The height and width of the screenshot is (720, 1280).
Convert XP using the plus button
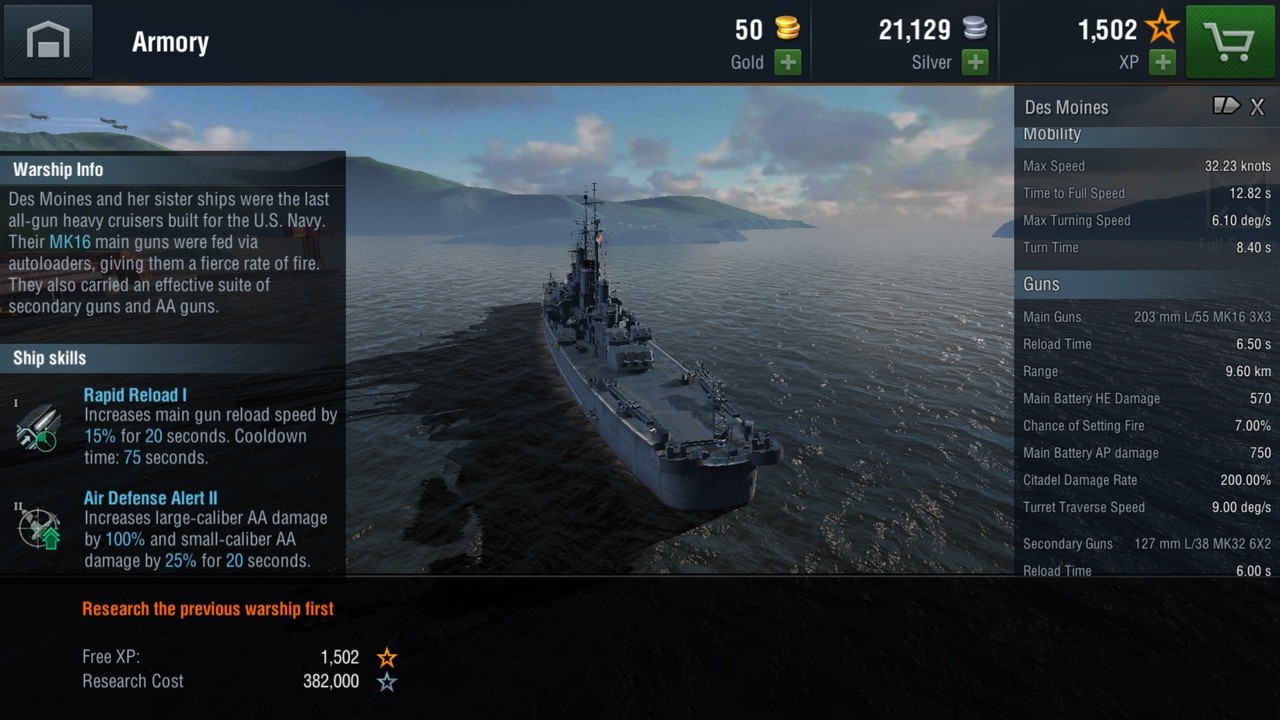pyautogui.click(x=1162, y=62)
